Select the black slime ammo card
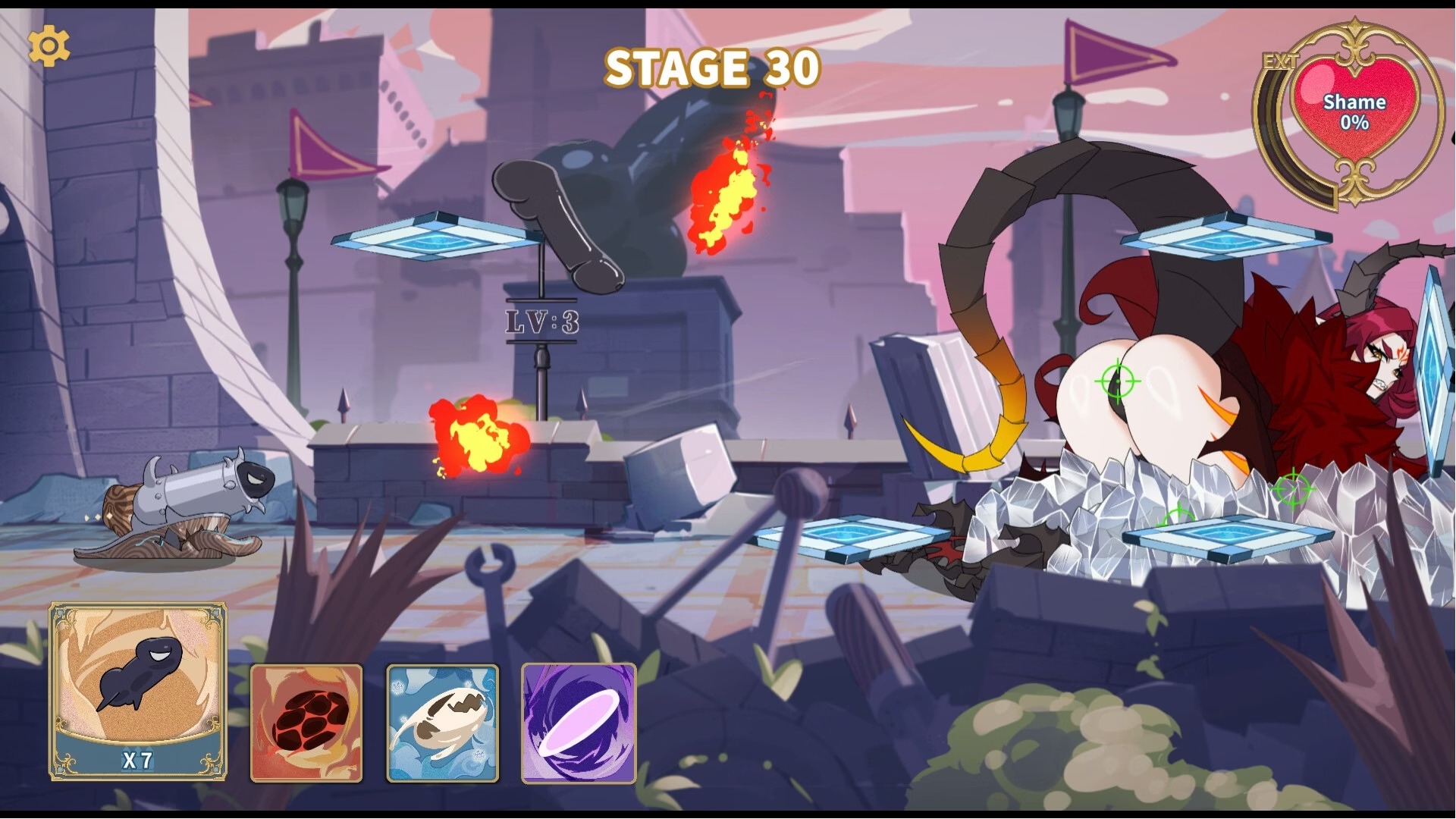The width and height of the screenshot is (1456, 819). [x=138, y=690]
